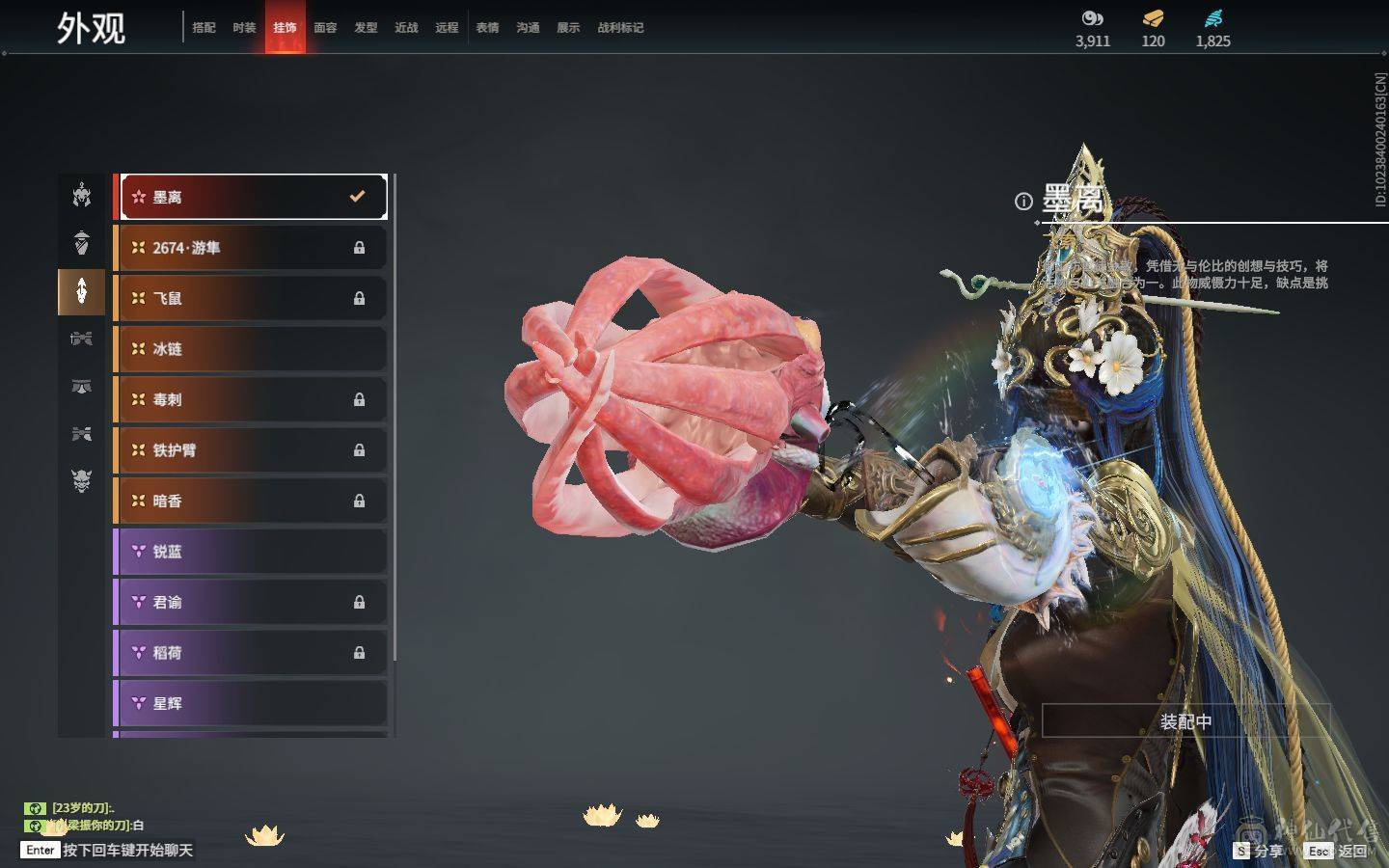Select the 锐蓝 purple accessory
The image size is (1389, 868).
pos(251,552)
